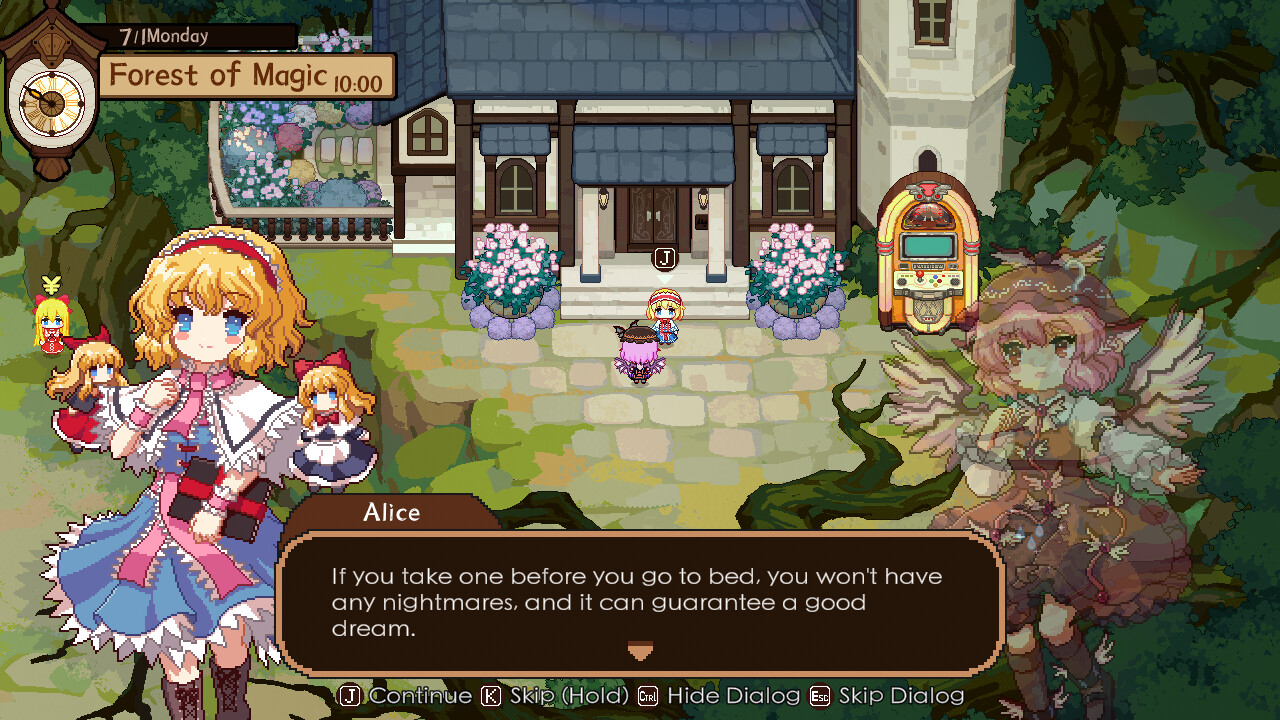
Task: Click the Ctrl key icon to hide dialog
Action: pyautogui.click(x=646, y=696)
